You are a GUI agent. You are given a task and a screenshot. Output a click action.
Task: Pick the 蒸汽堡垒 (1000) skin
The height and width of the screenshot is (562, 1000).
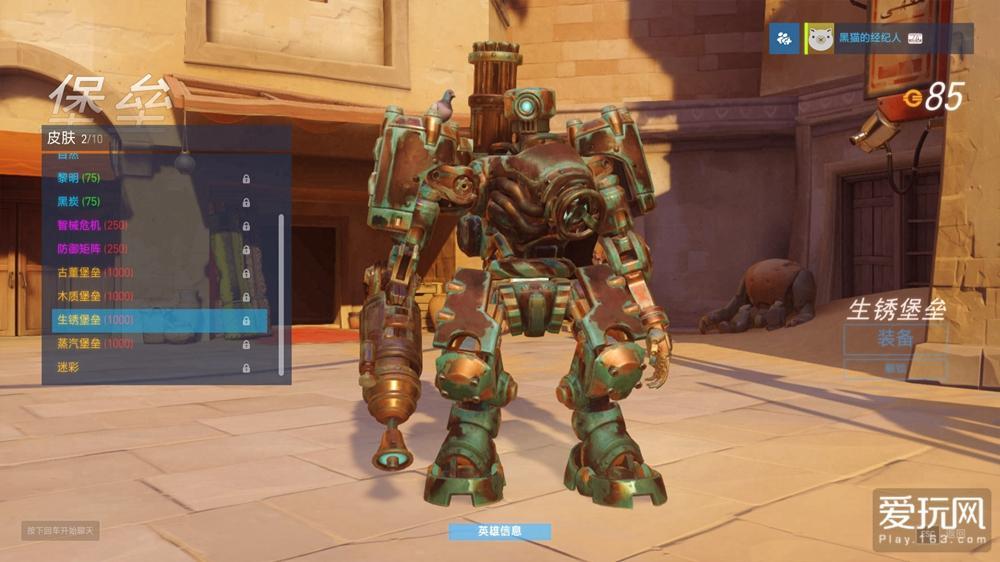(x=150, y=344)
